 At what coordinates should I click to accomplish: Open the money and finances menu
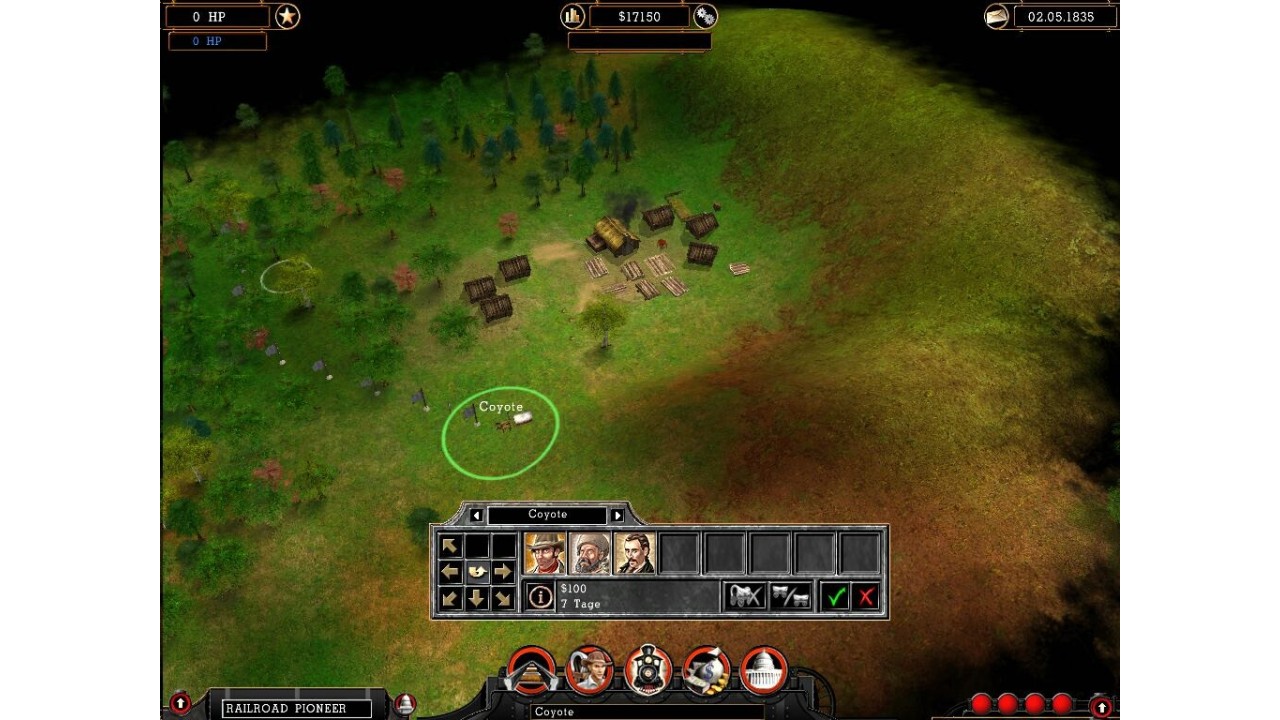point(706,671)
